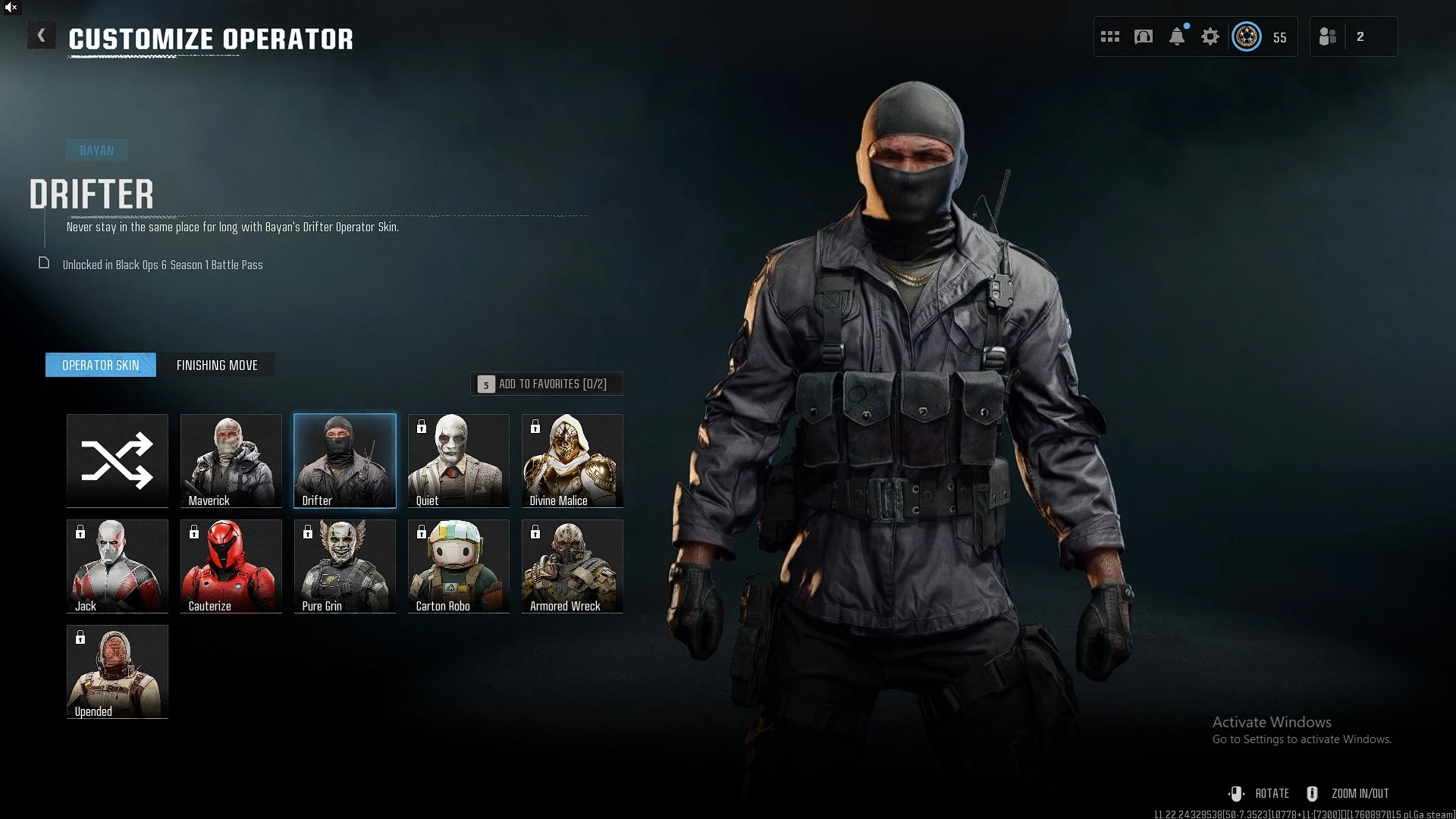Screen dimensions: 1456x819
Task: Click the COD Points coin showing 55
Action: pyautogui.click(x=1246, y=36)
